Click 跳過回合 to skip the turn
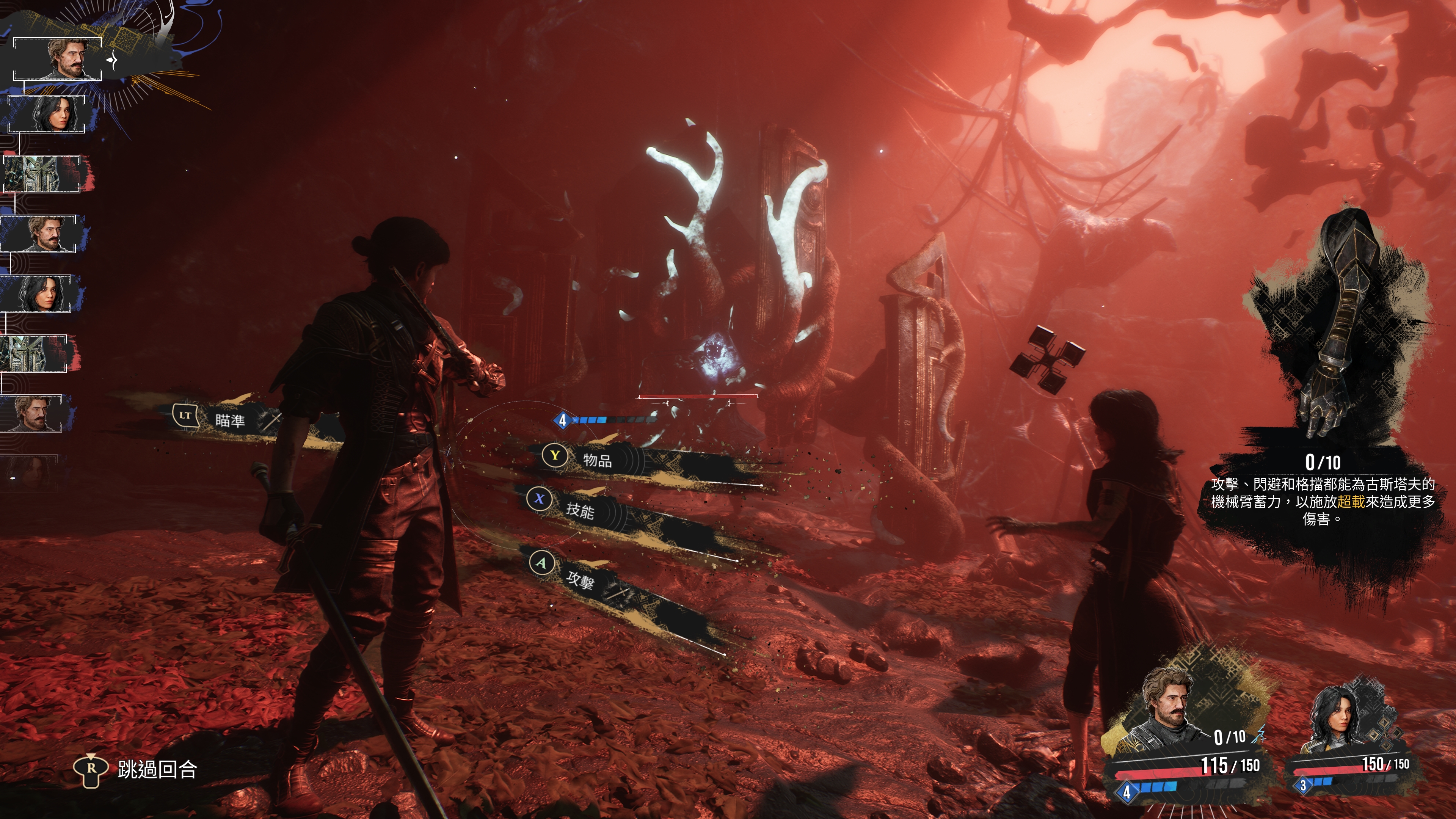 coord(157,769)
